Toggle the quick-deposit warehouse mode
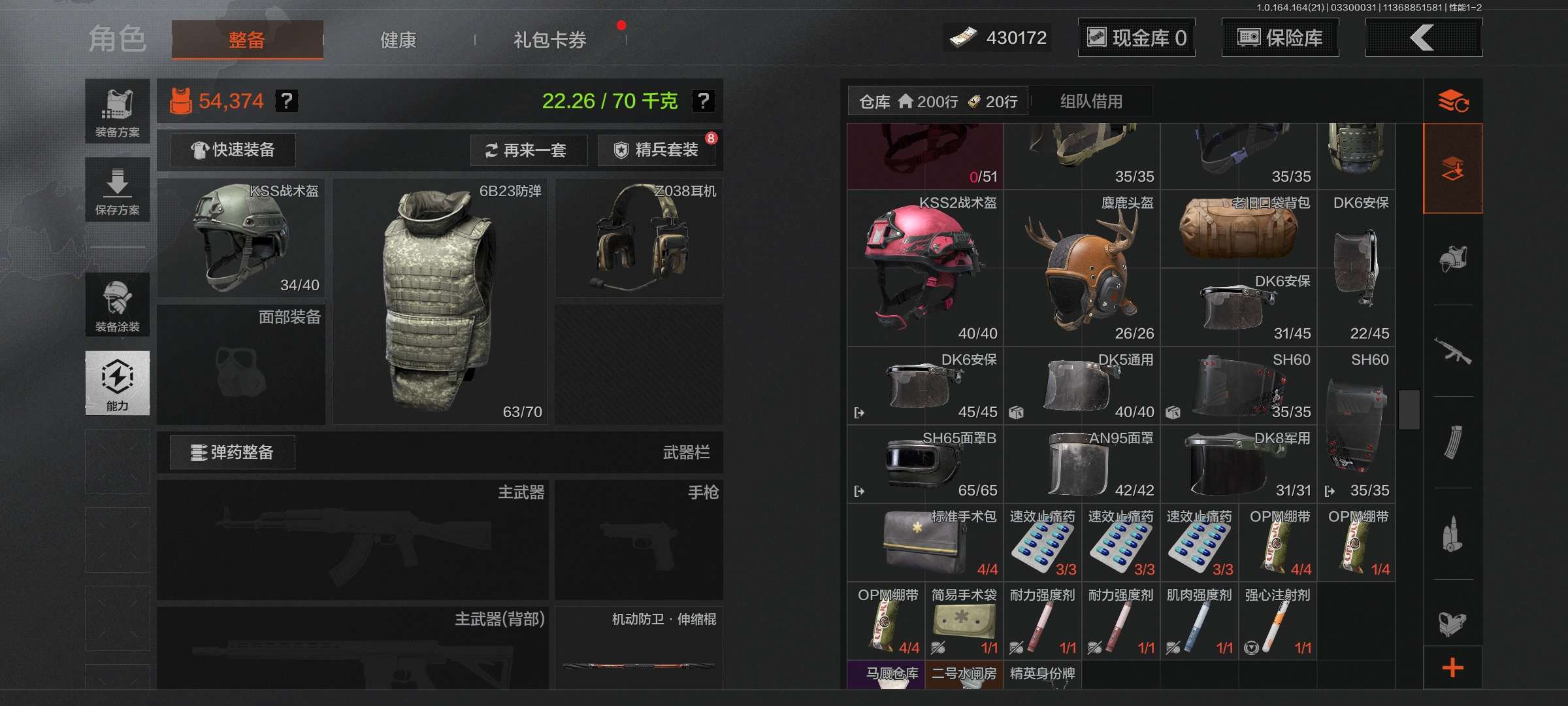 tap(1453, 168)
